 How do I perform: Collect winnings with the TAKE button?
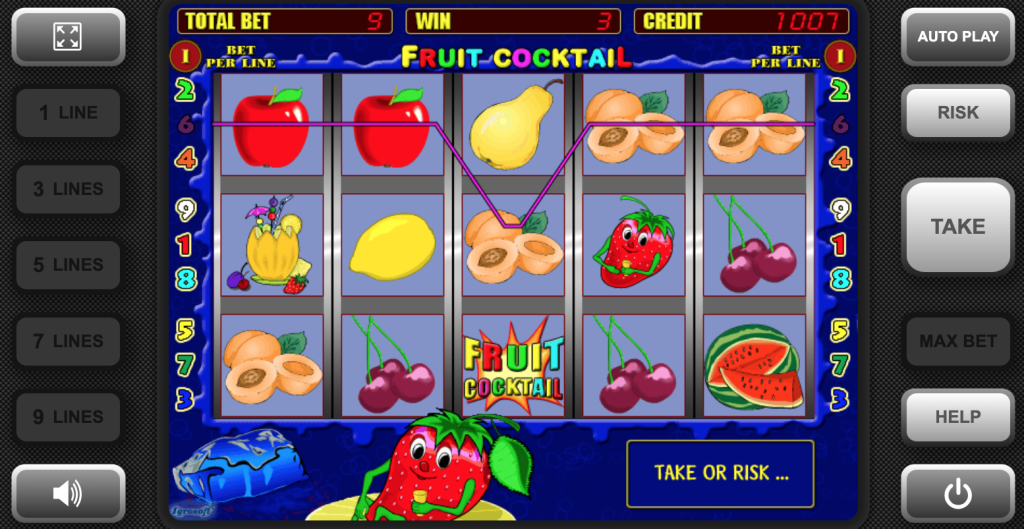tap(957, 227)
